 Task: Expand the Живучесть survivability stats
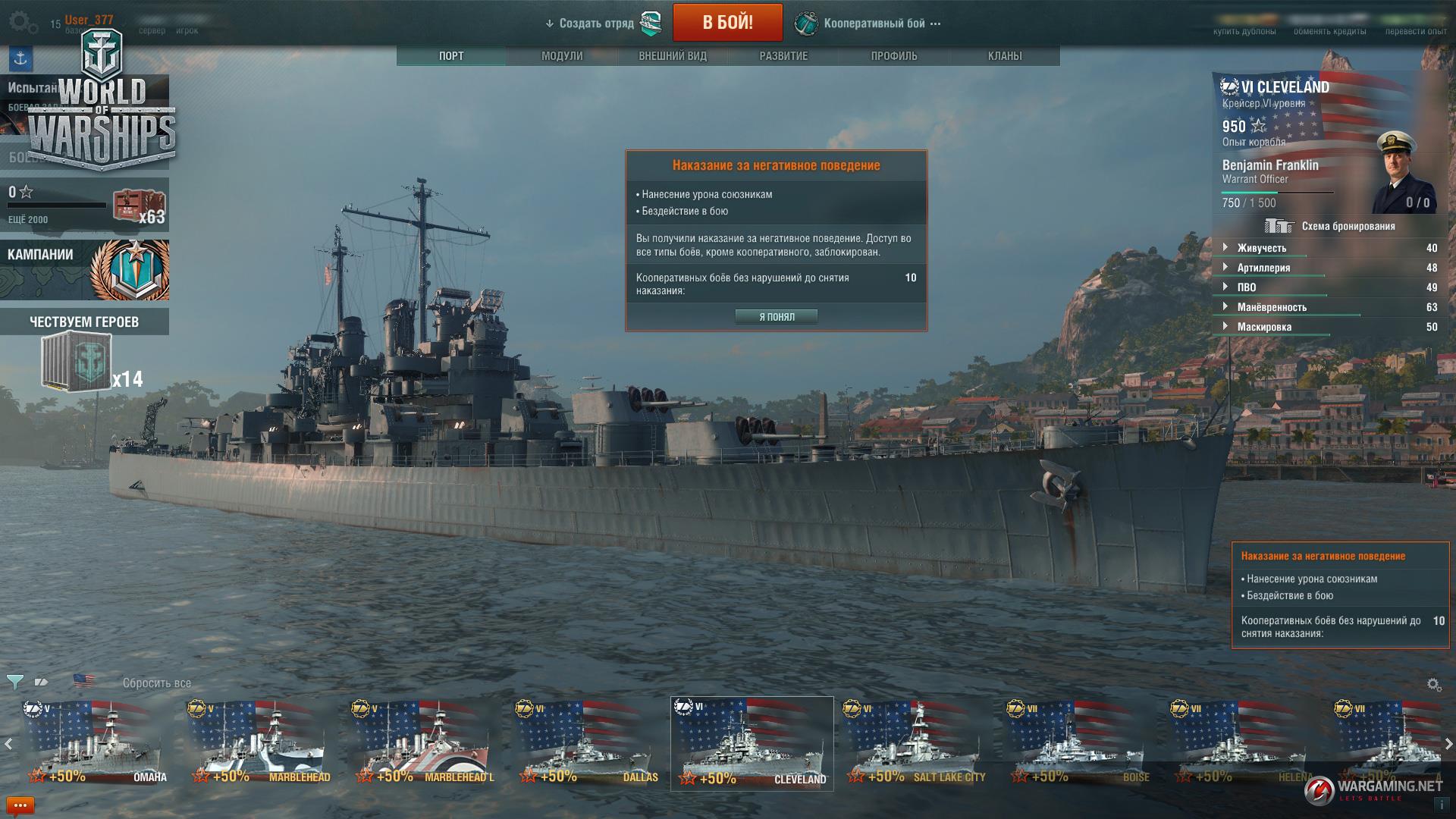tap(1262, 248)
